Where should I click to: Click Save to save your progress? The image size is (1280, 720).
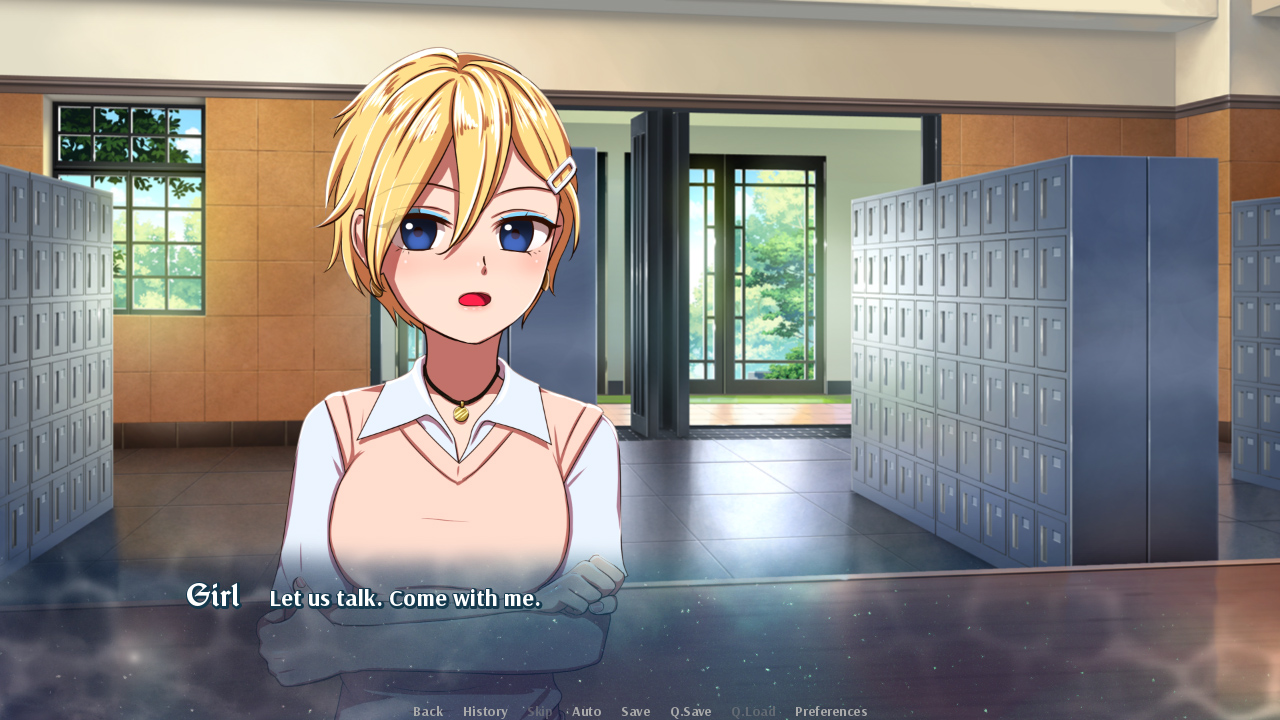(x=636, y=711)
